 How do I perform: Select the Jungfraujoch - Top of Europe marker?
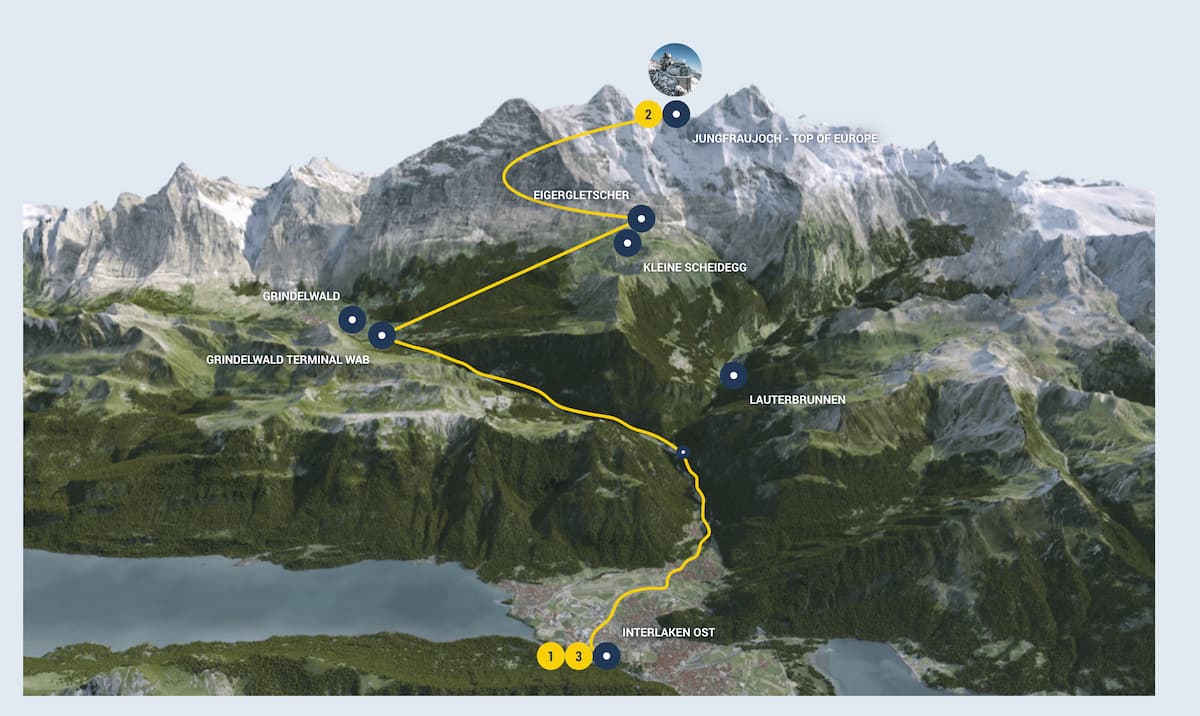[676, 115]
